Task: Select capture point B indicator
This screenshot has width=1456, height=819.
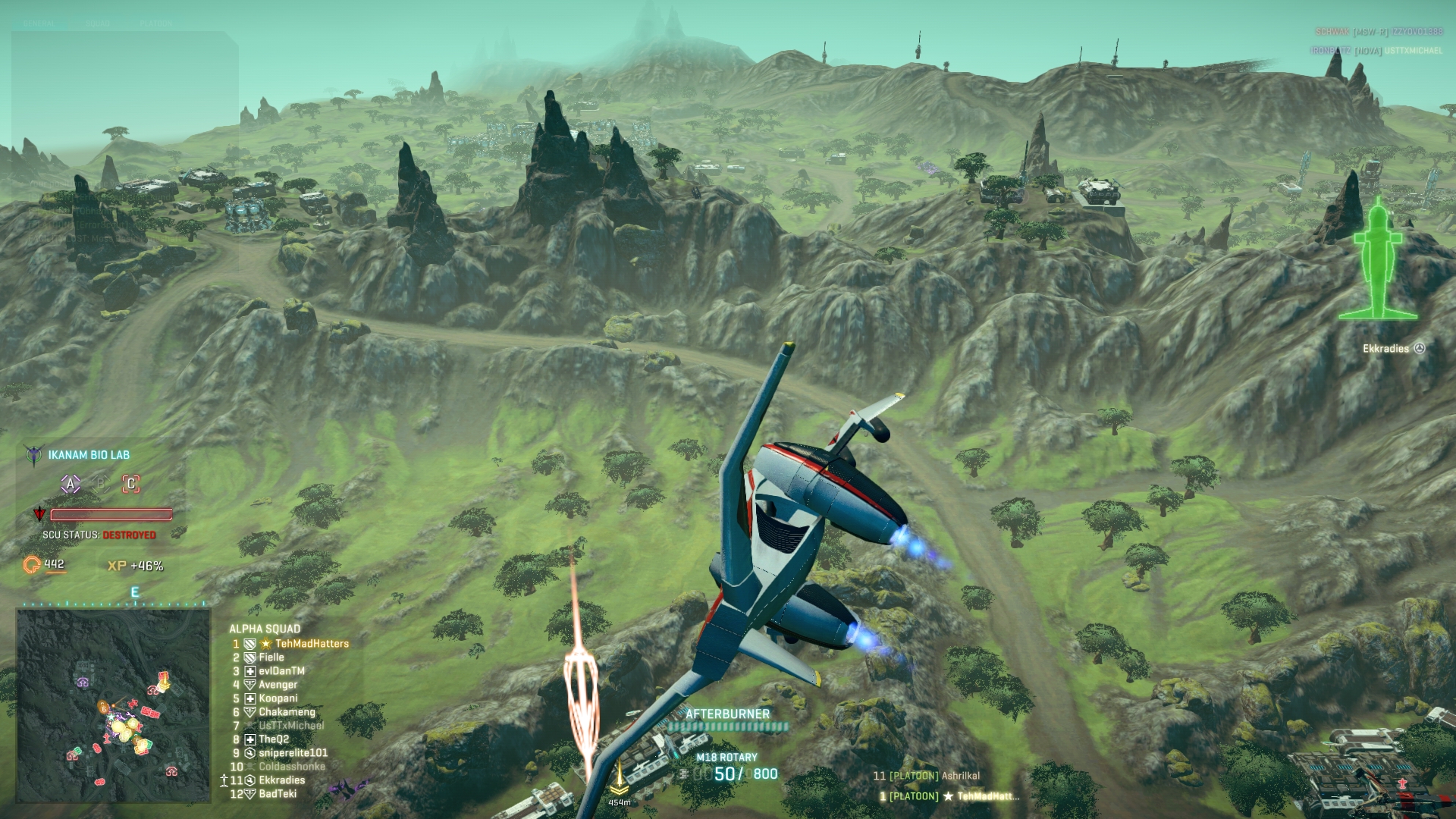Action: click(x=101, y=484)
